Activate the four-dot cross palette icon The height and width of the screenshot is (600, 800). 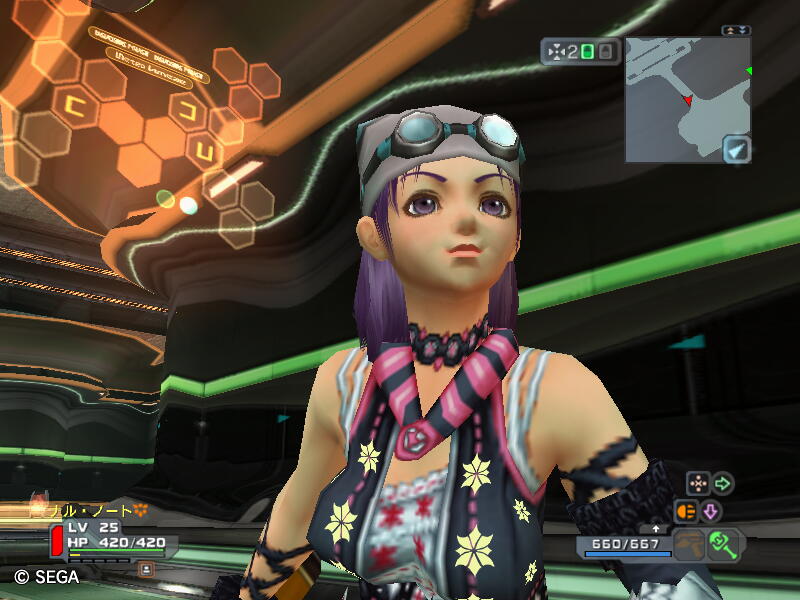click(x=698, y=484)
